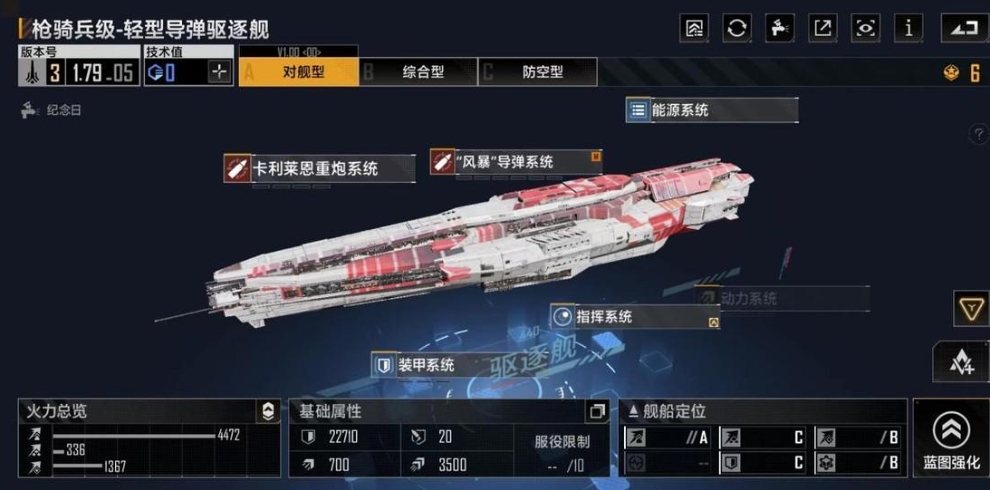Click the share export arrow icon
990x490 pixels.
pyautogui.click(x=822, y=28)
